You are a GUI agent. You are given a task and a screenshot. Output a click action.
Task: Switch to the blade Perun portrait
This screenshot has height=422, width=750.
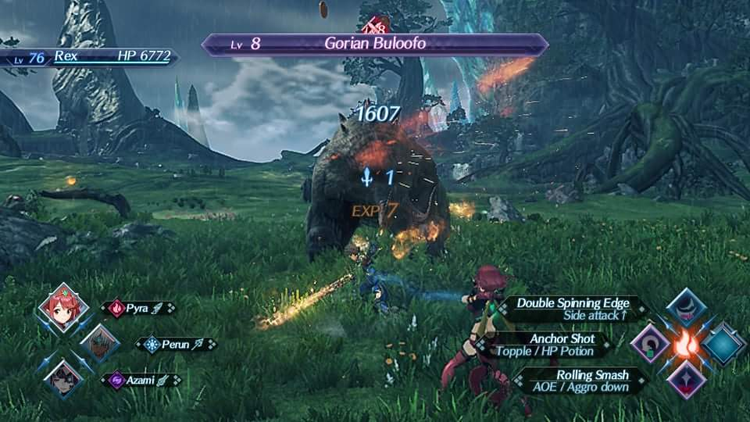click(100, 344)
